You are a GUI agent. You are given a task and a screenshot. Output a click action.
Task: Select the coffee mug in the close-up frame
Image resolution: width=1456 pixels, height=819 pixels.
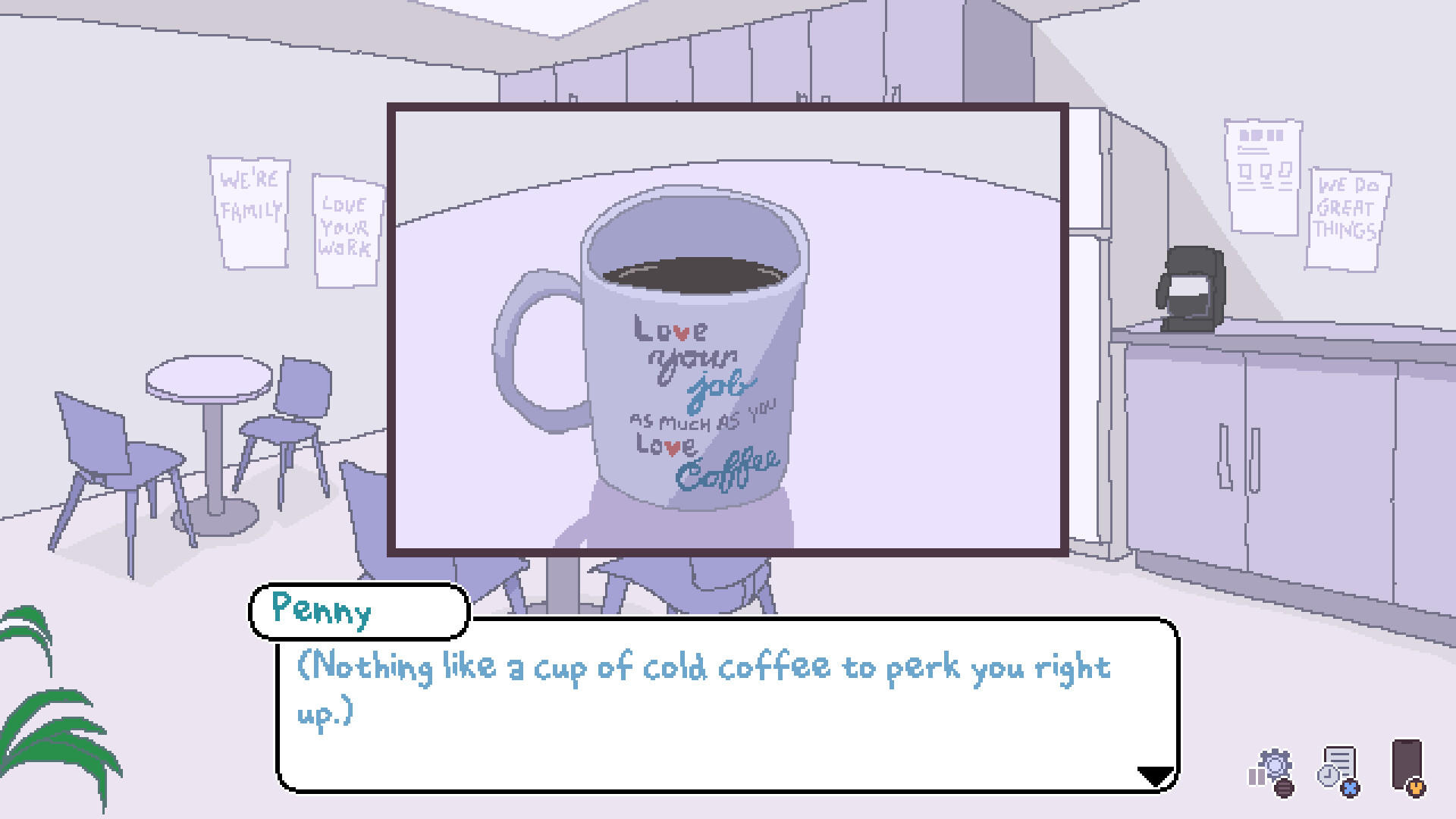[690, 356]
